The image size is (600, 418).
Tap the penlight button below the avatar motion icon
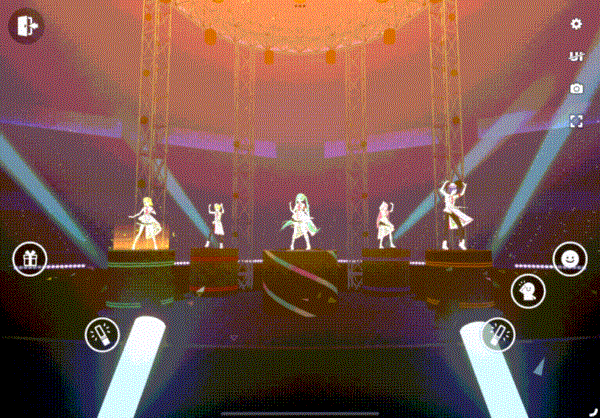[498, 334]
